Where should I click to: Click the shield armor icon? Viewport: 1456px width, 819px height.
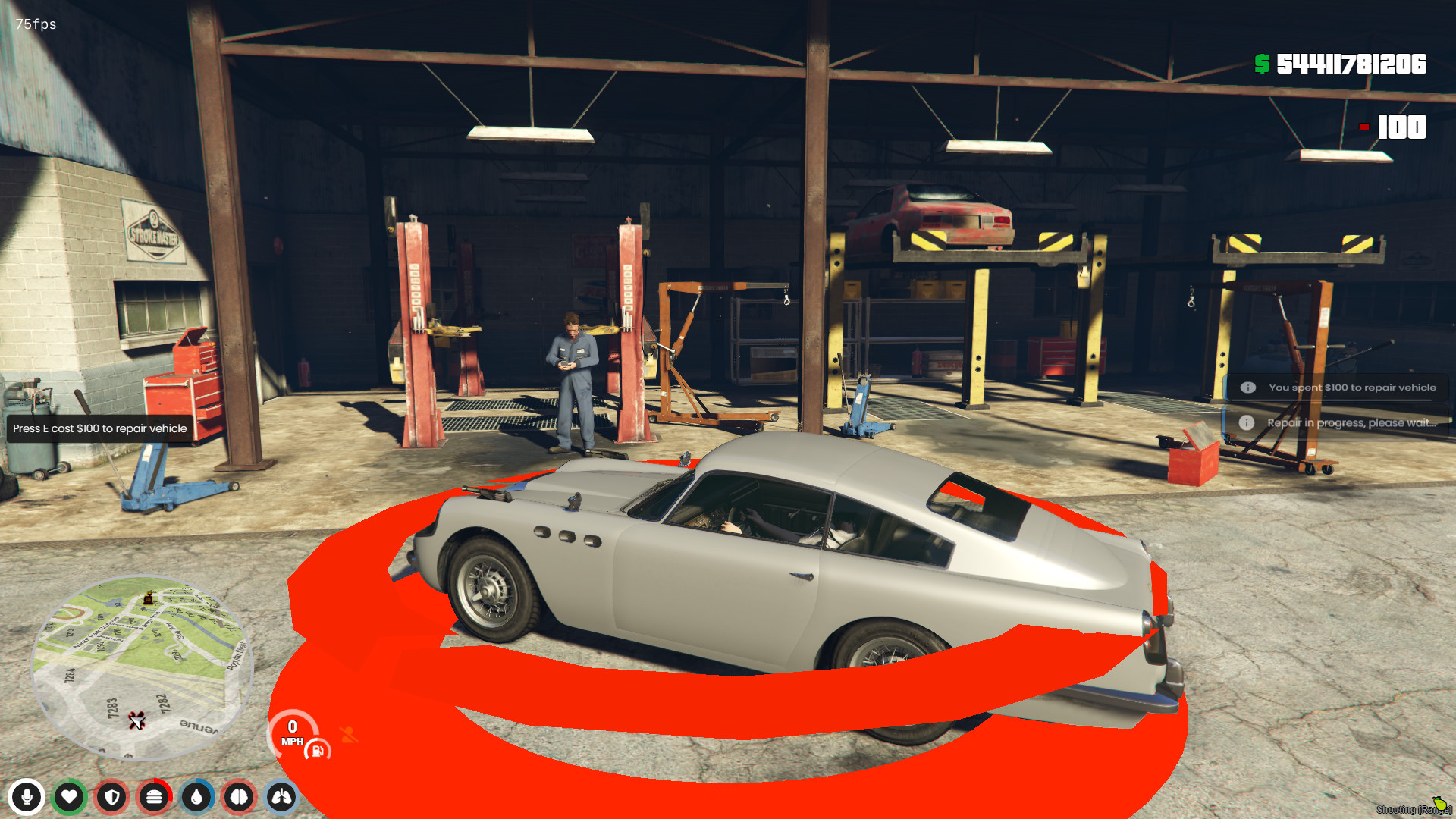pyautogui.click(x=112, y=798)
